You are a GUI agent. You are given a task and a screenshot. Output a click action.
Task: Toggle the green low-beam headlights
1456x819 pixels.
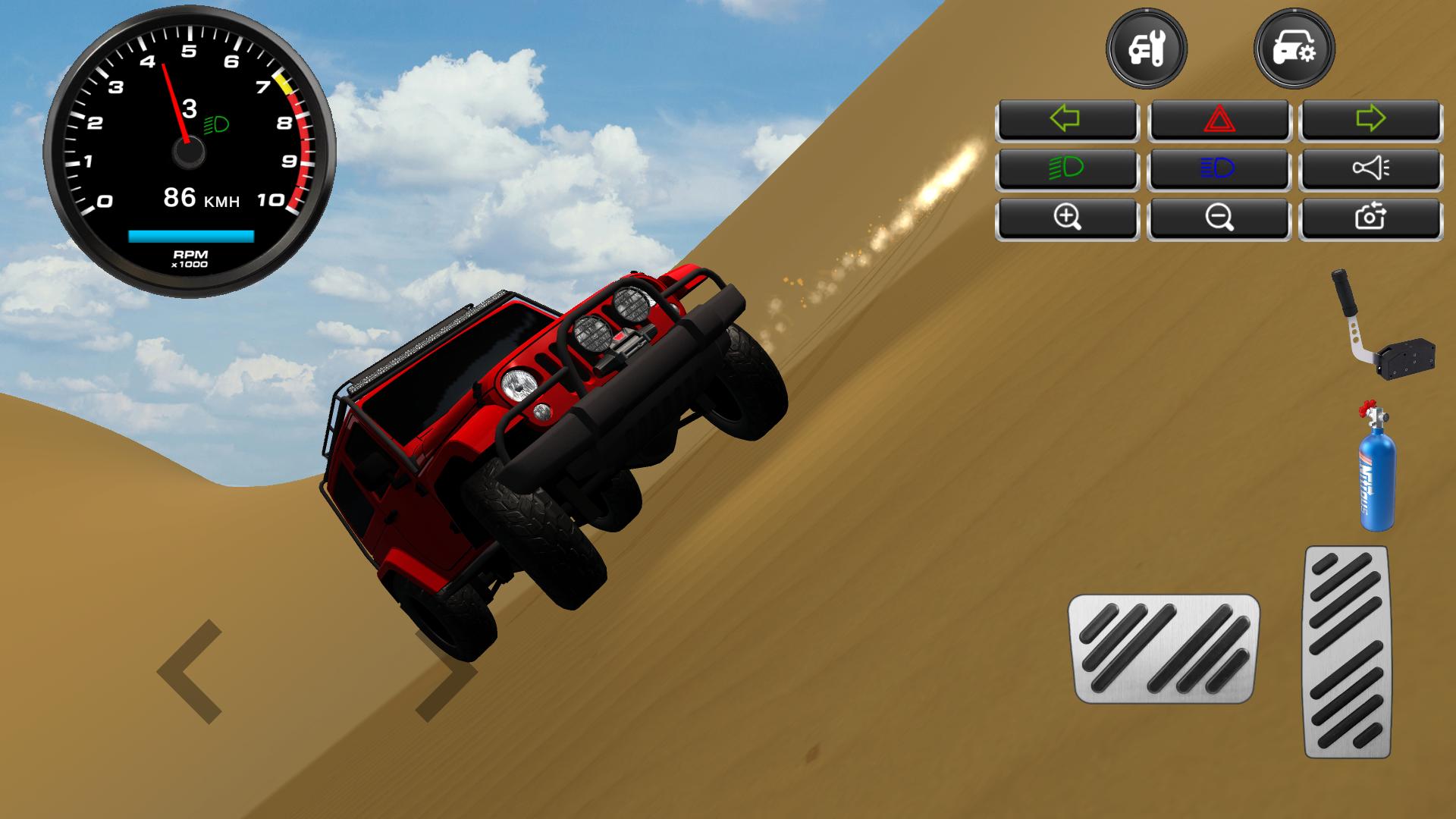coord(1066,168)
